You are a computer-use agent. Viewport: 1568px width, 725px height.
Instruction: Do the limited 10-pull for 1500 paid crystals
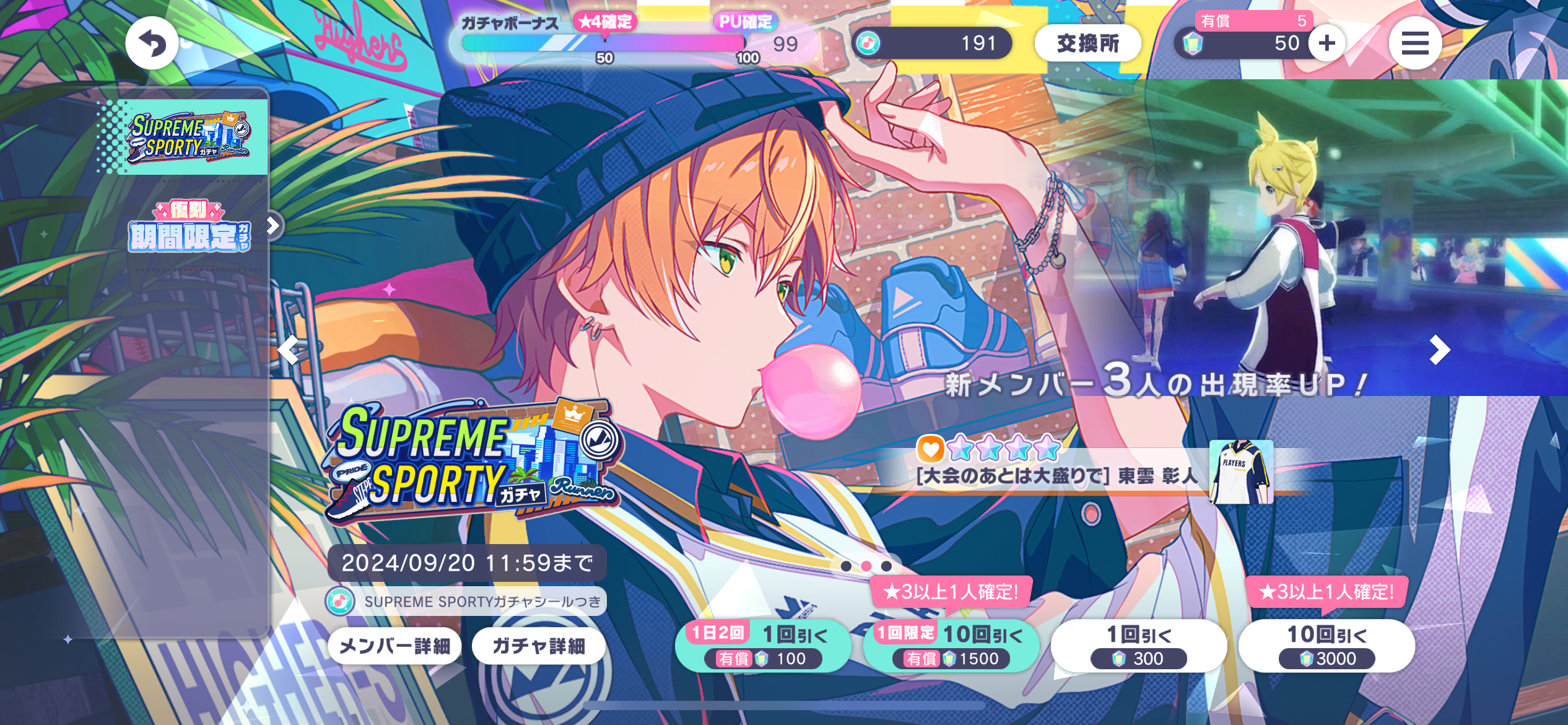951,646
